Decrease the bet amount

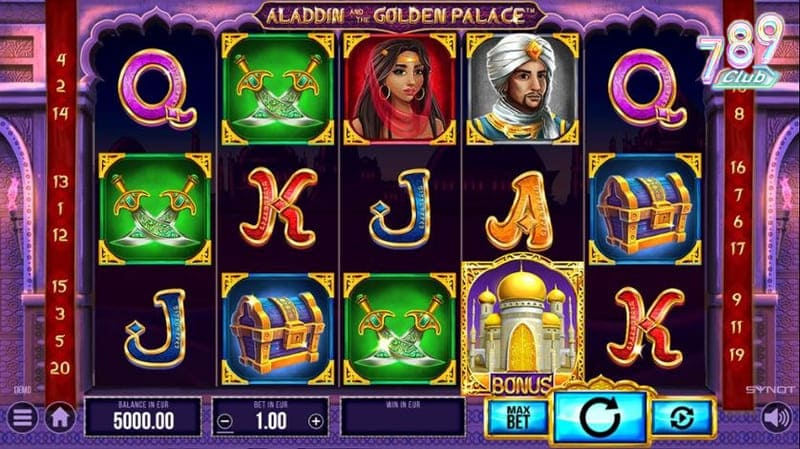click(226, 421)
